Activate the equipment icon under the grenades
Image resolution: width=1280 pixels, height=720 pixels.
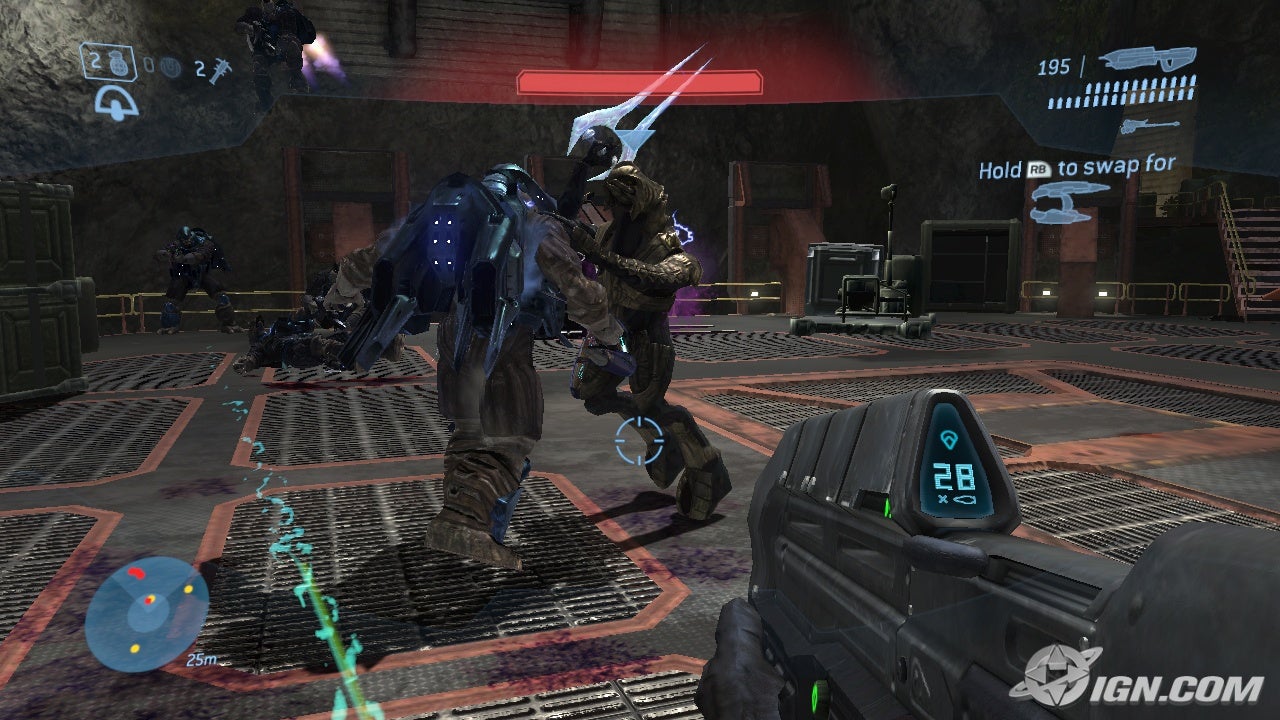click(116, 101)
